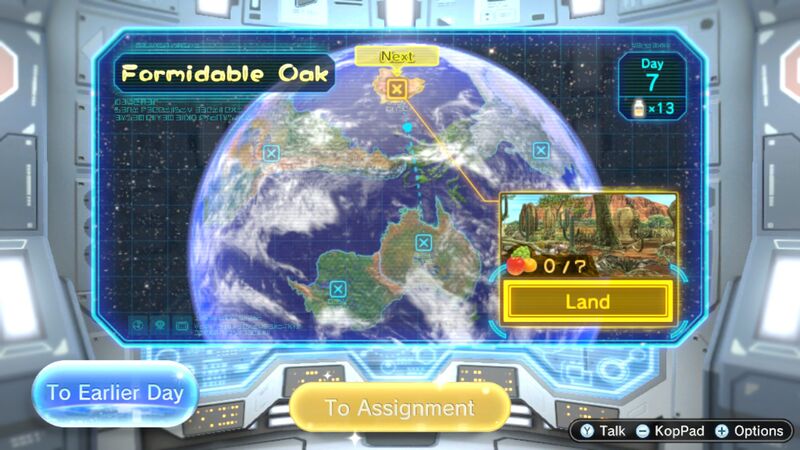Go to the Earlier Day screen
Image resolution: width=800 pixels, height=450 pixels.
pos(115,392)
